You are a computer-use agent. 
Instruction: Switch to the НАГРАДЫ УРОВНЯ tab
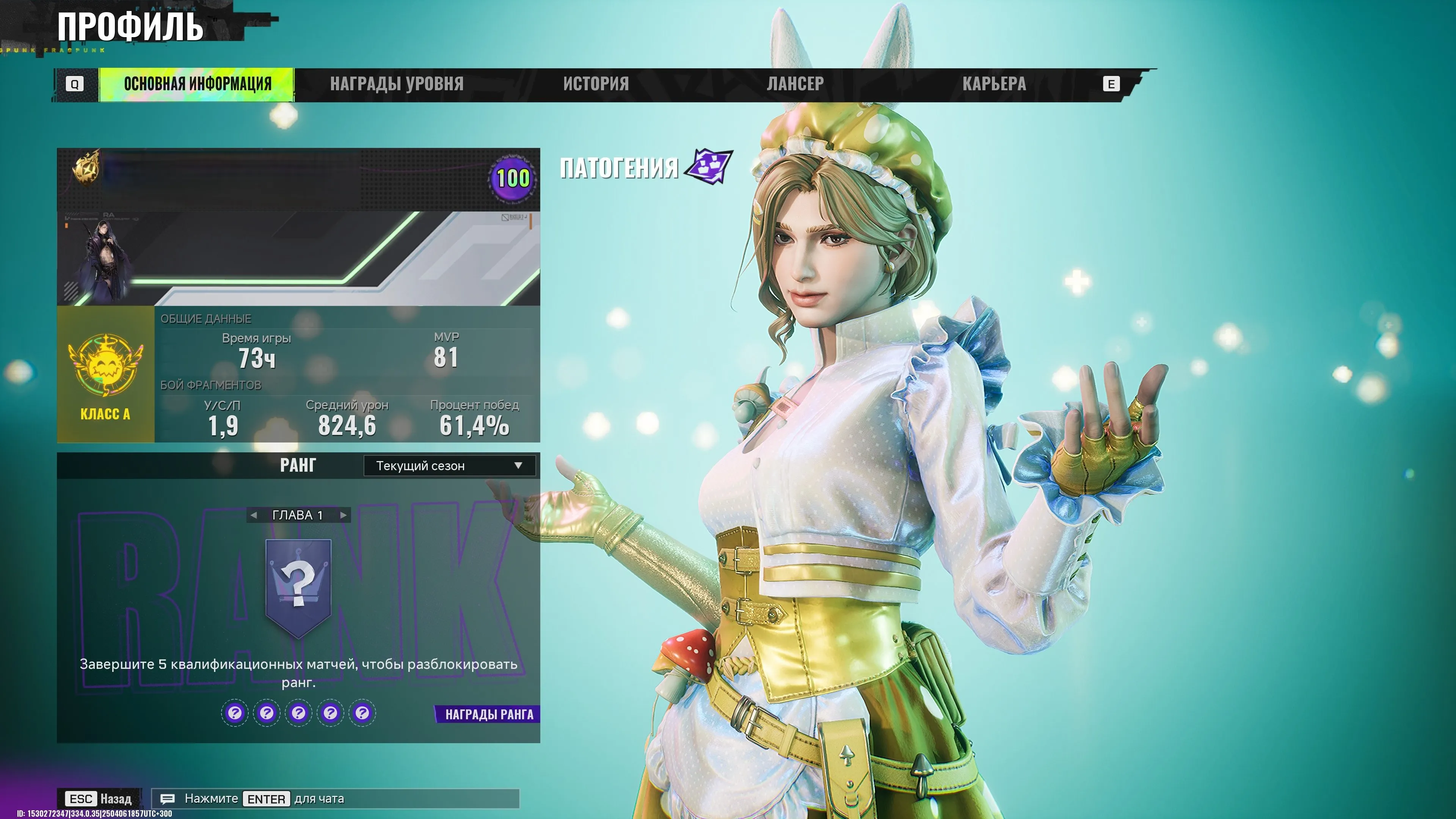[x=397, y=84]
